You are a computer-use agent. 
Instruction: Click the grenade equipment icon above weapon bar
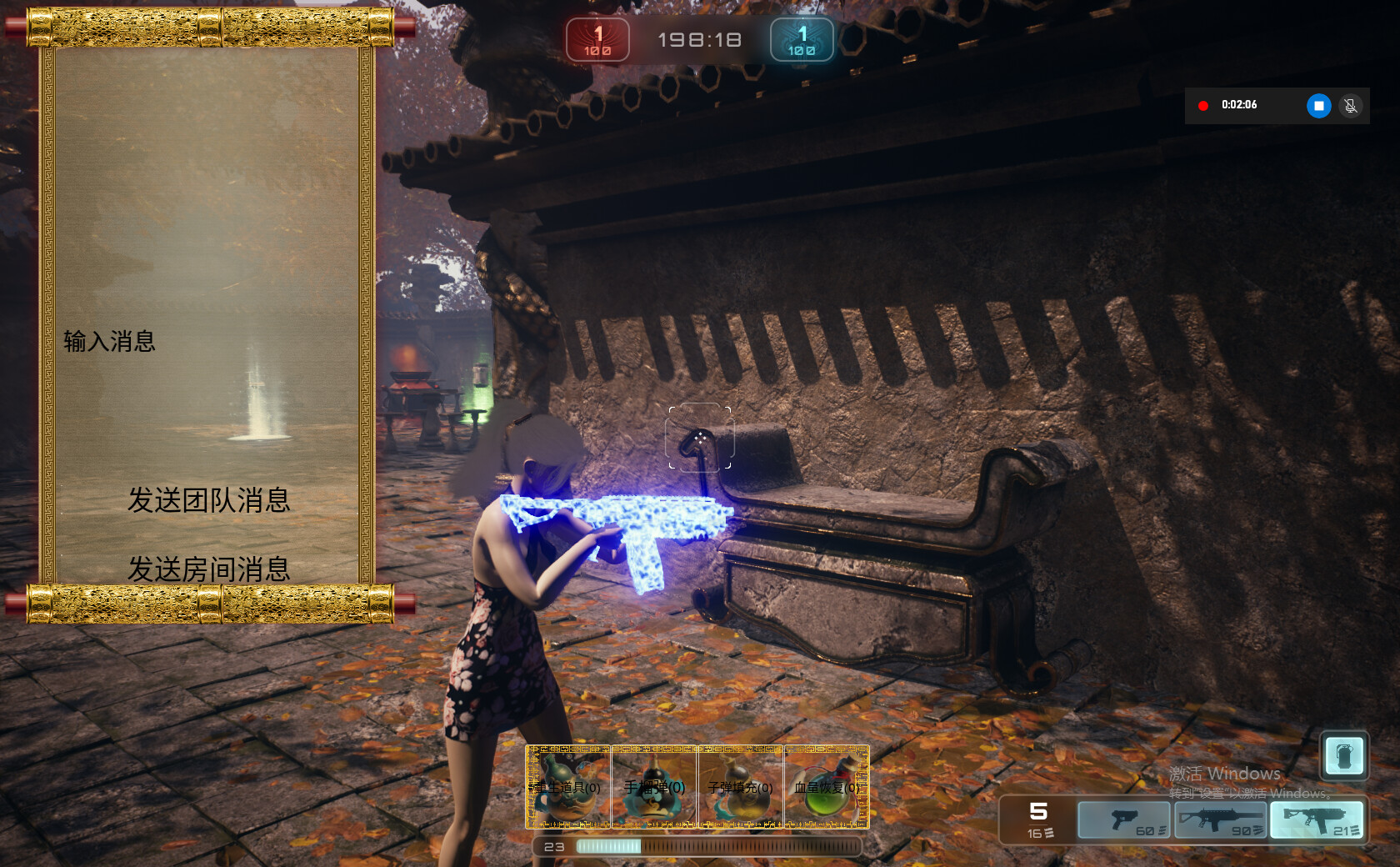(1343, 756)
